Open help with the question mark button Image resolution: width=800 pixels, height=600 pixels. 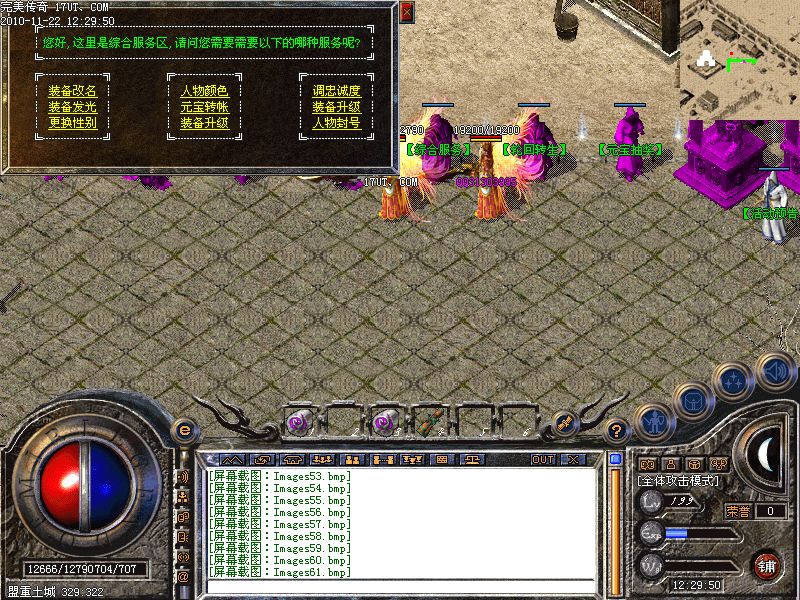click(617, 431)
